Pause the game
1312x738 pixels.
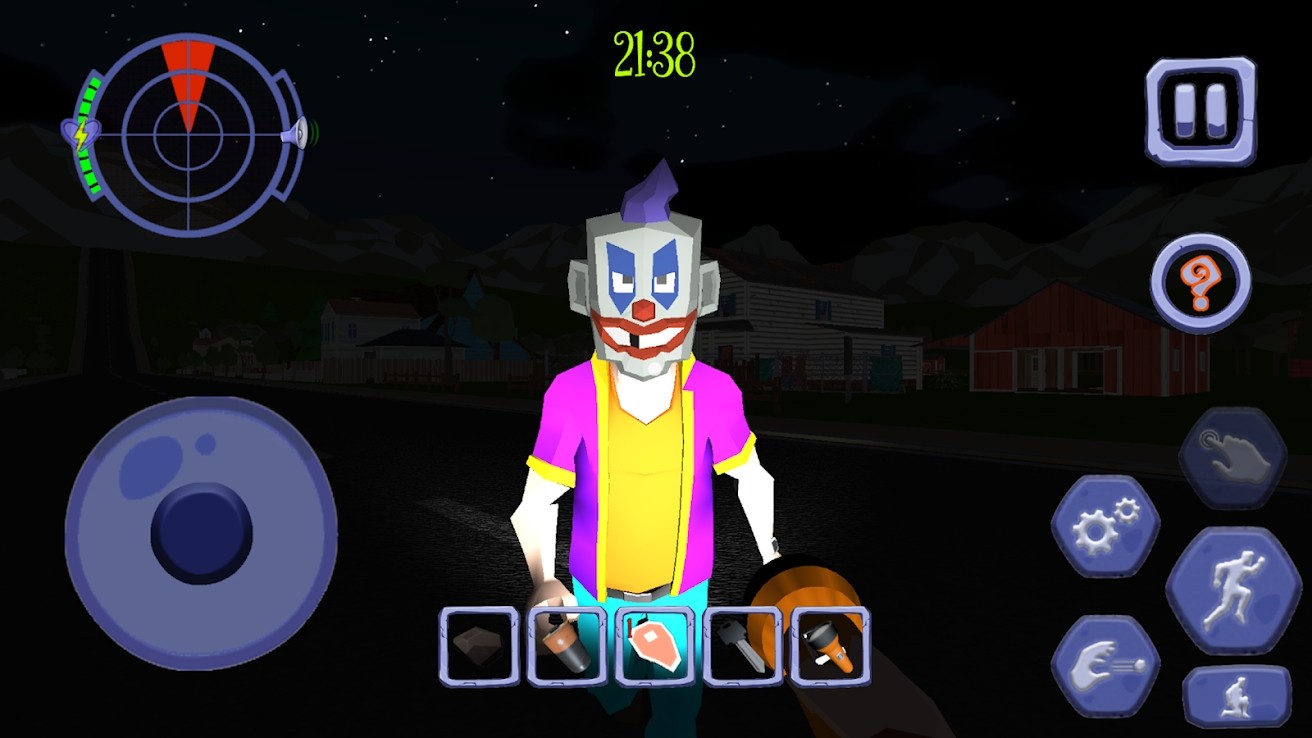click(1200, 110)
